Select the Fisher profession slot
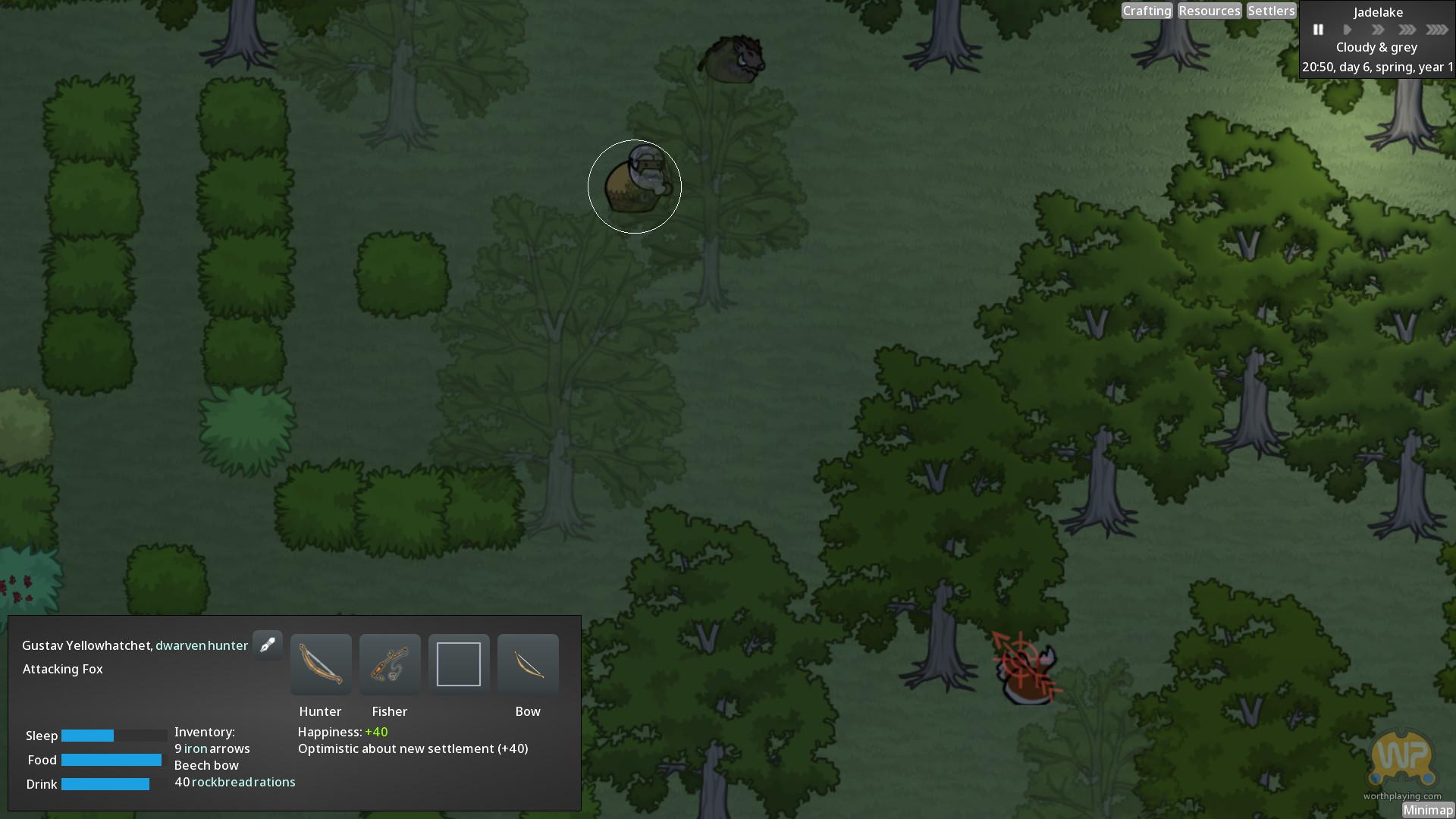Viewport: 1456px width, 819px height. point(390,664)
